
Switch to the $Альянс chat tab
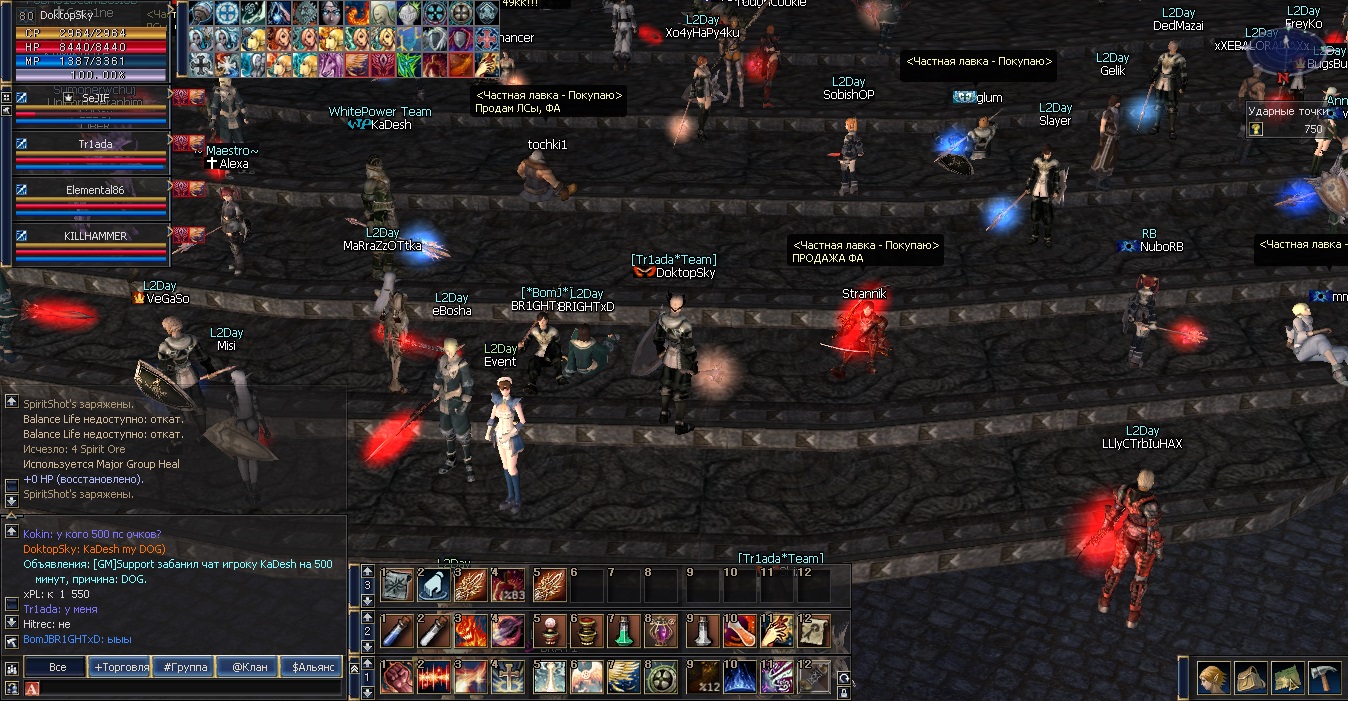point(311,667)
